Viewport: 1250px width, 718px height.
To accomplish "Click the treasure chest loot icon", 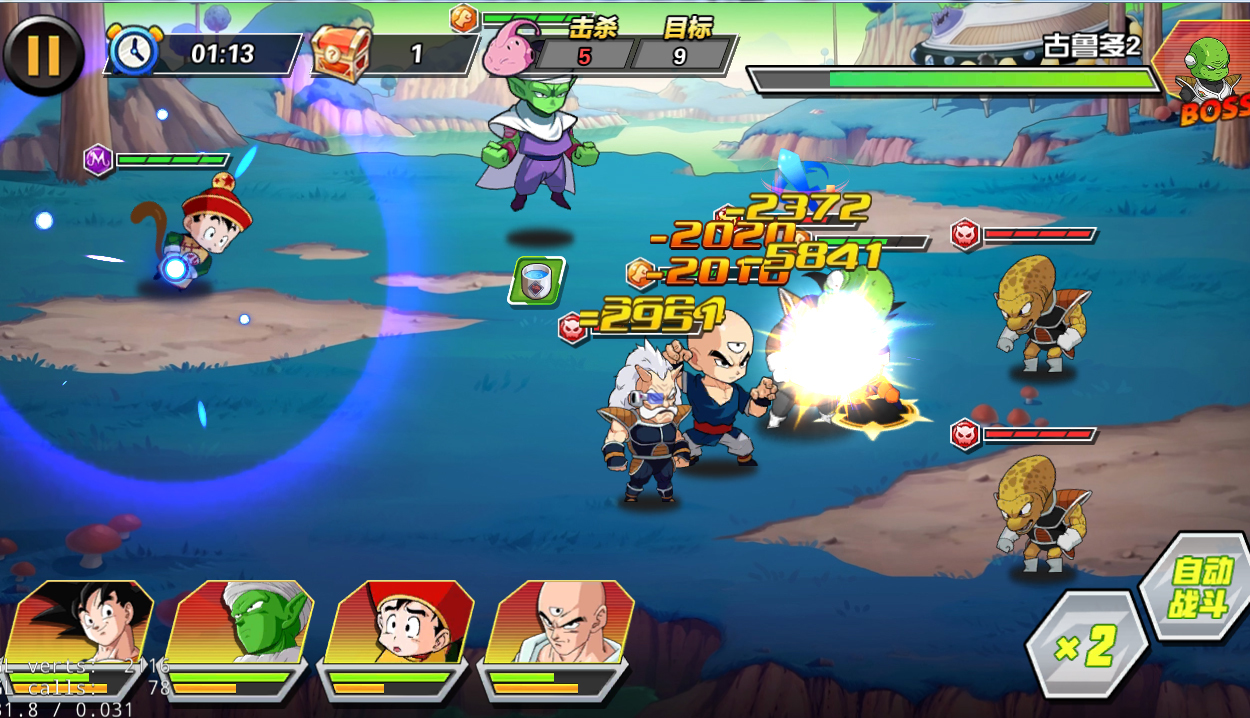I will point(342,54).
